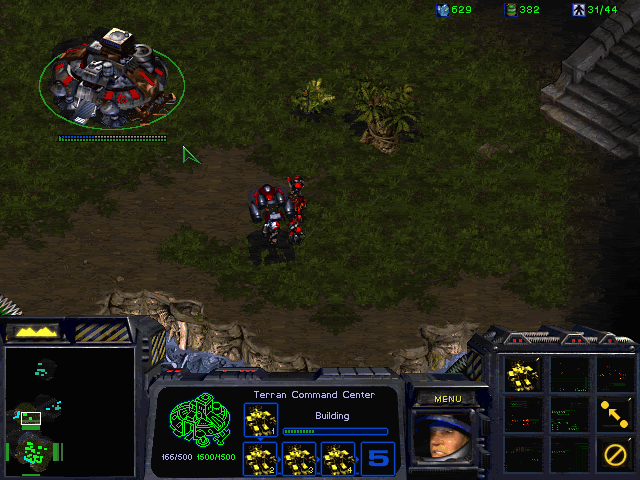Click the advisor portrait beside the command card
The width and height of the screenshot is (640, 480).
tap(447, 438)
